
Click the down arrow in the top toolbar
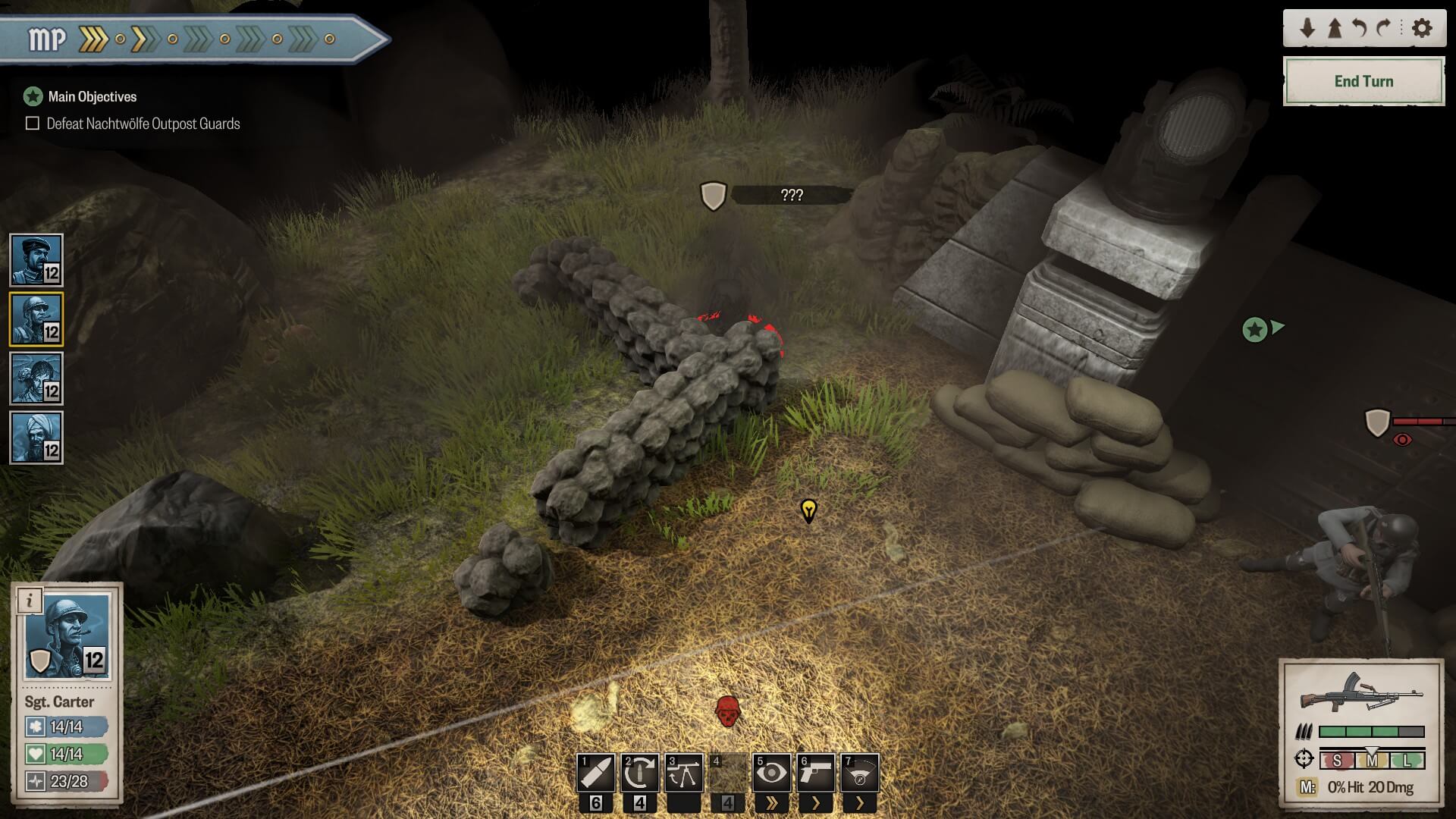click(1307, 29)
